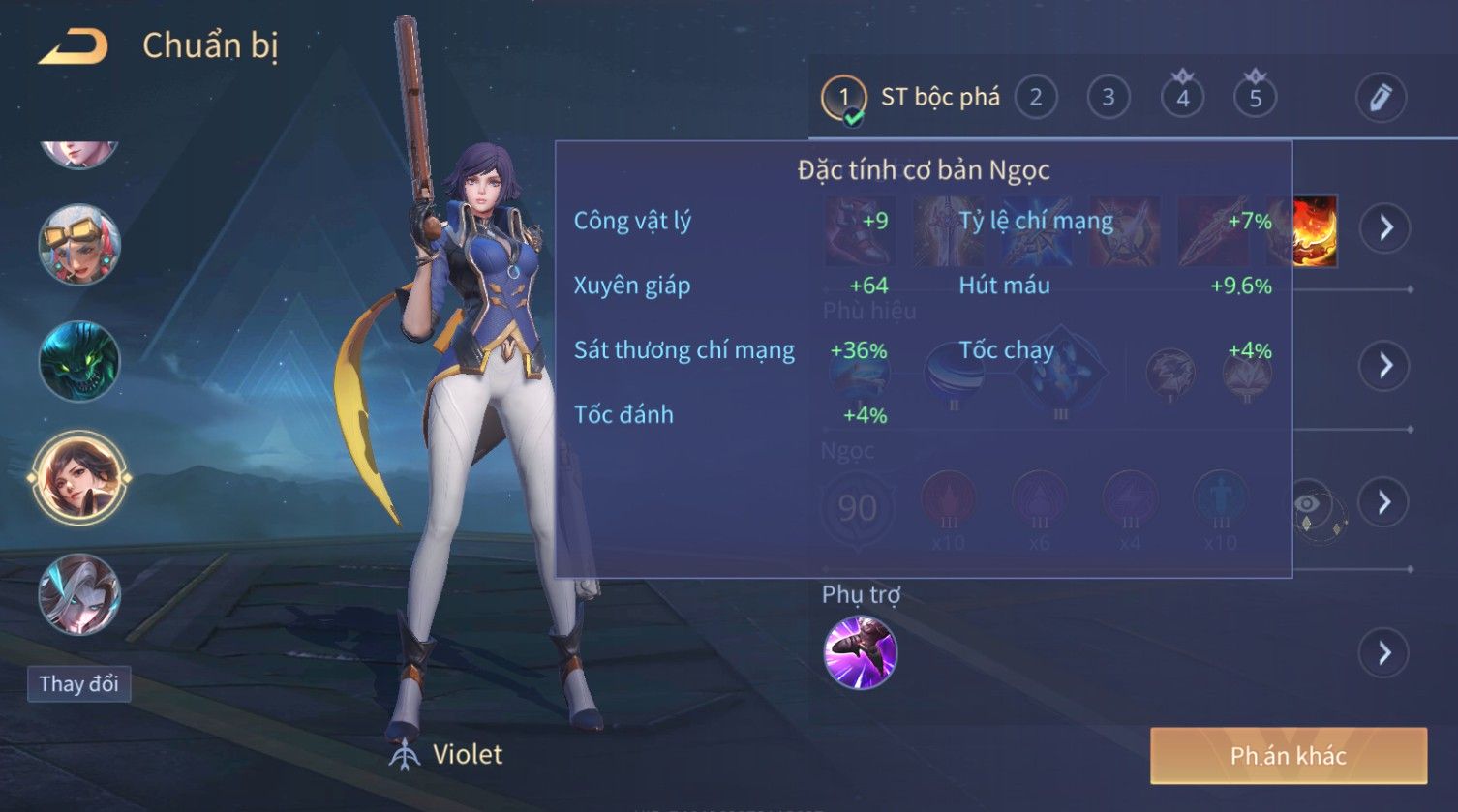
Task: Select the Phụ trợ boot skill icon
Action: pos(860,653)
